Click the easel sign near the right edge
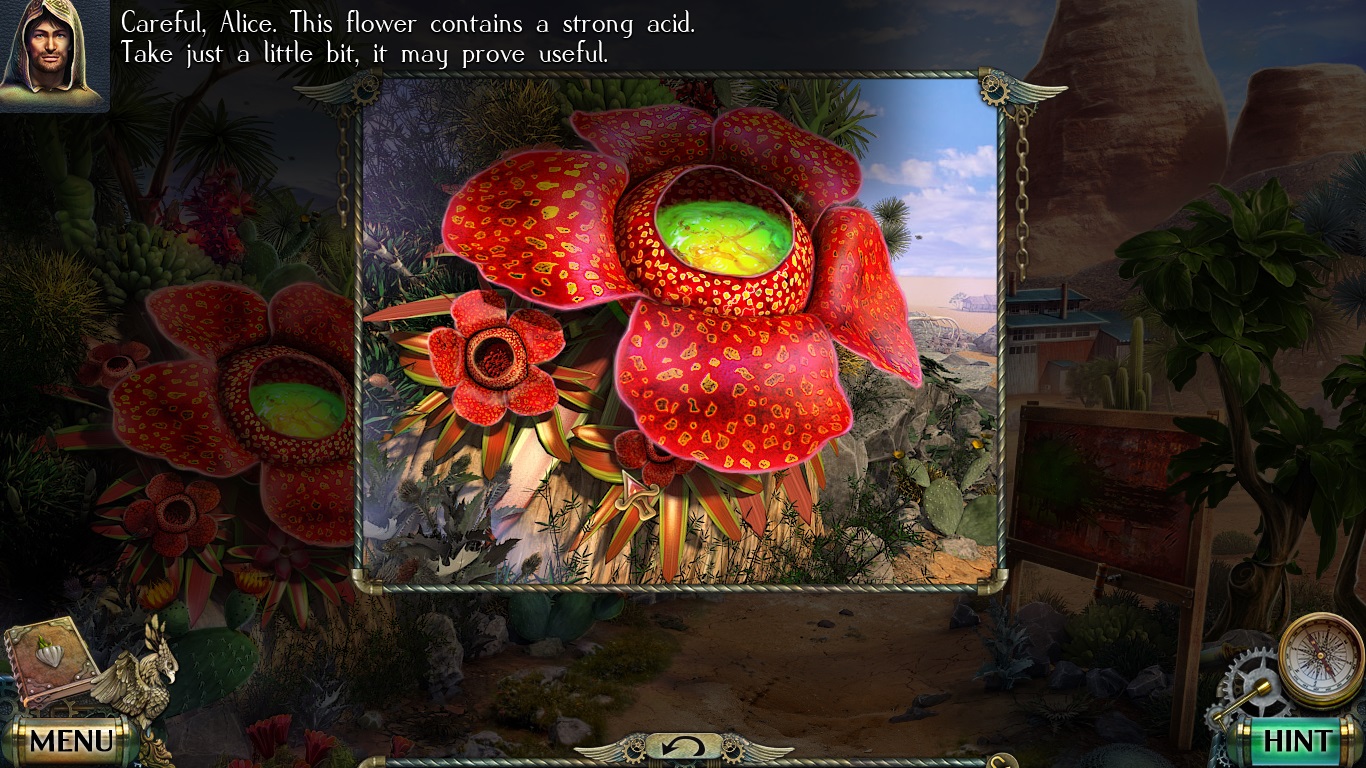This screenshot has width=1366, height=768. pyautogui.click(x=1105, y=480)
